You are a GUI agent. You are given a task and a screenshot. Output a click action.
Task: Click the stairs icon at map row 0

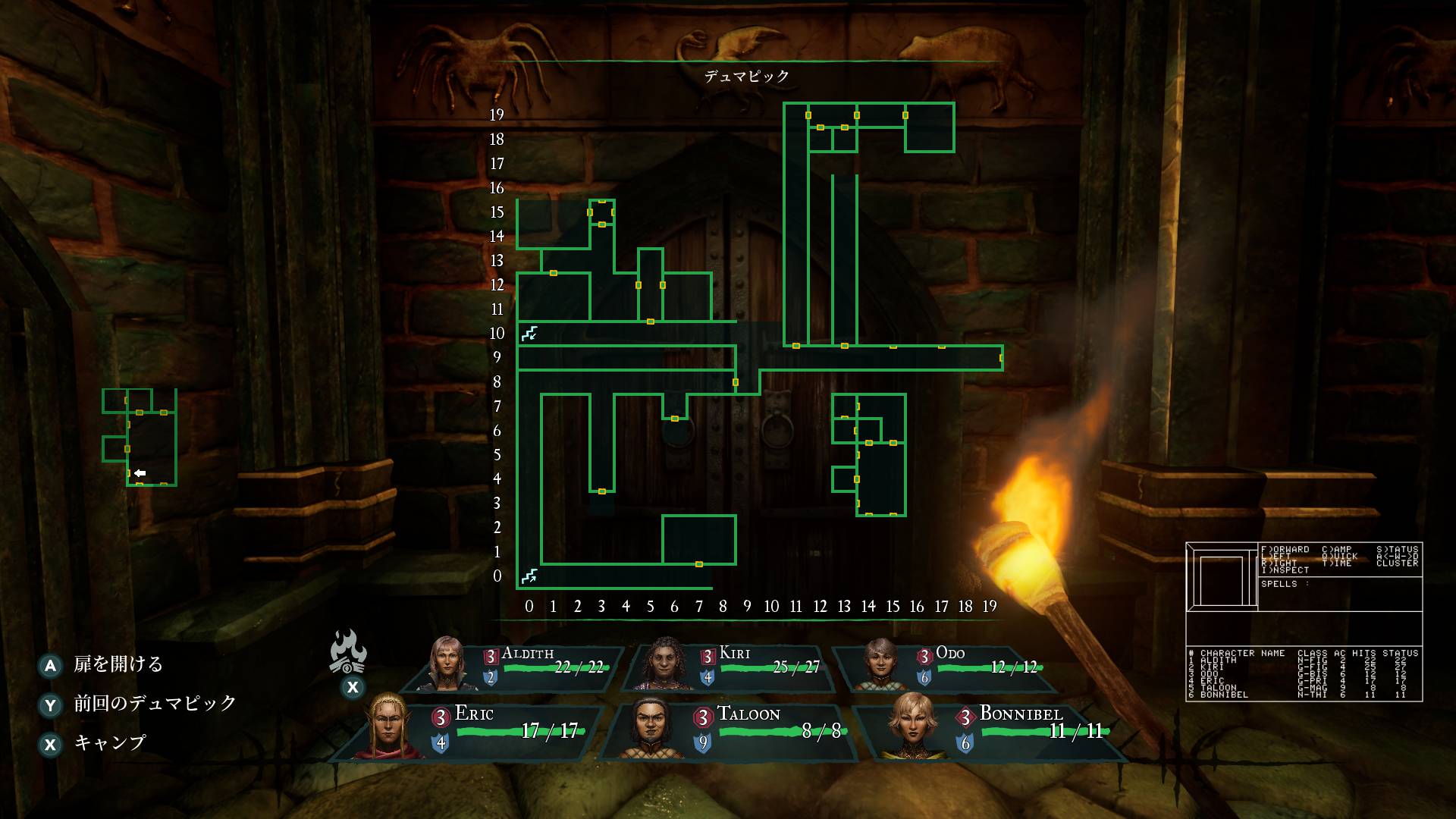tap(530, 576)
